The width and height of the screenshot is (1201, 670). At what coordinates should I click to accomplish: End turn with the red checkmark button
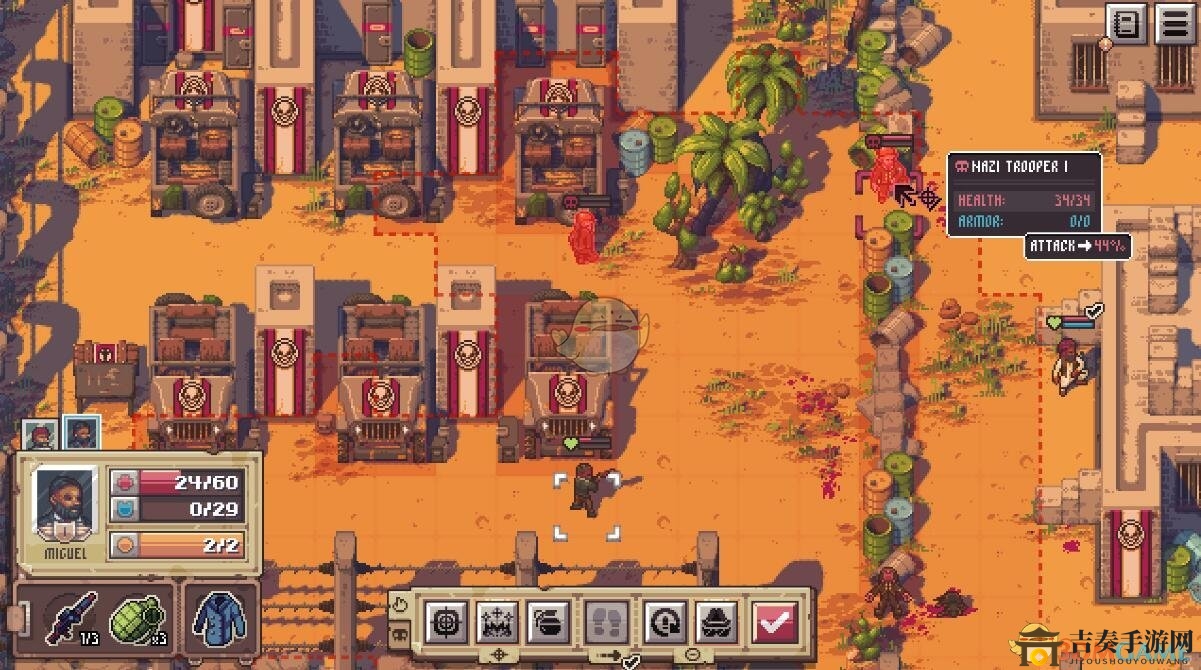pyautogui.click(x=773, y=622)
